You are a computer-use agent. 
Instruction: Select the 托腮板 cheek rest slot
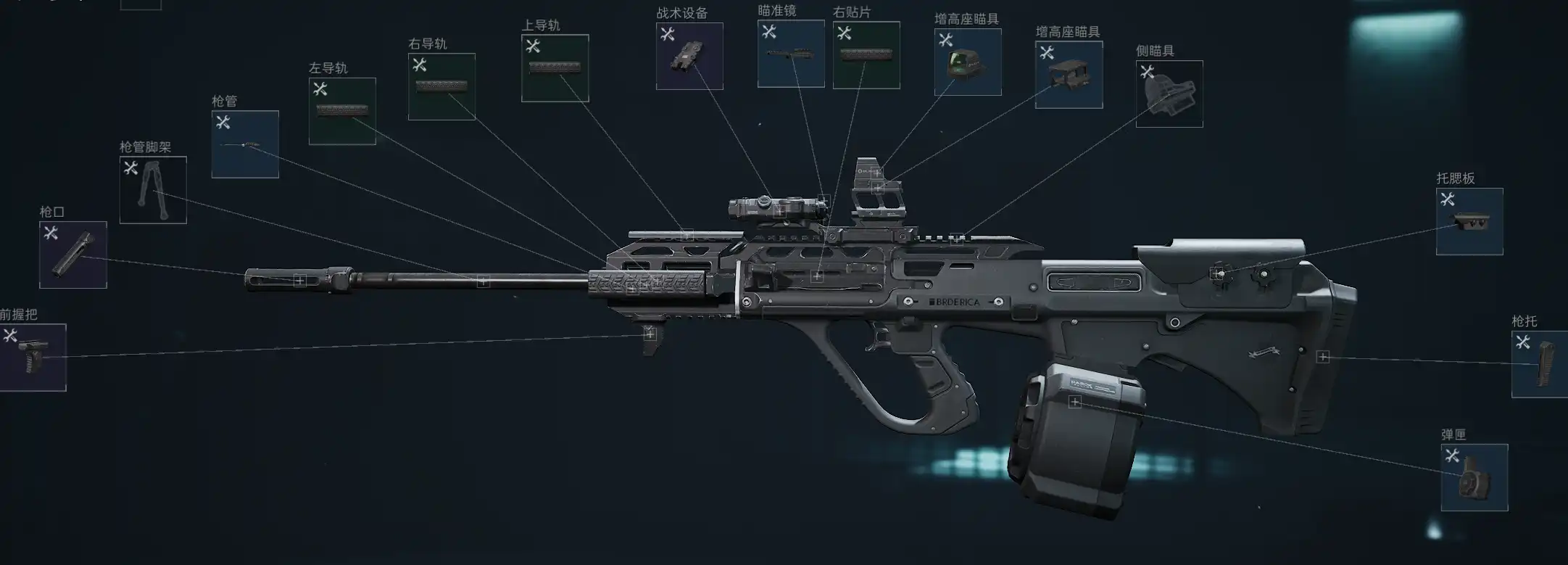pyautogui.click(x=1469, y=221)
